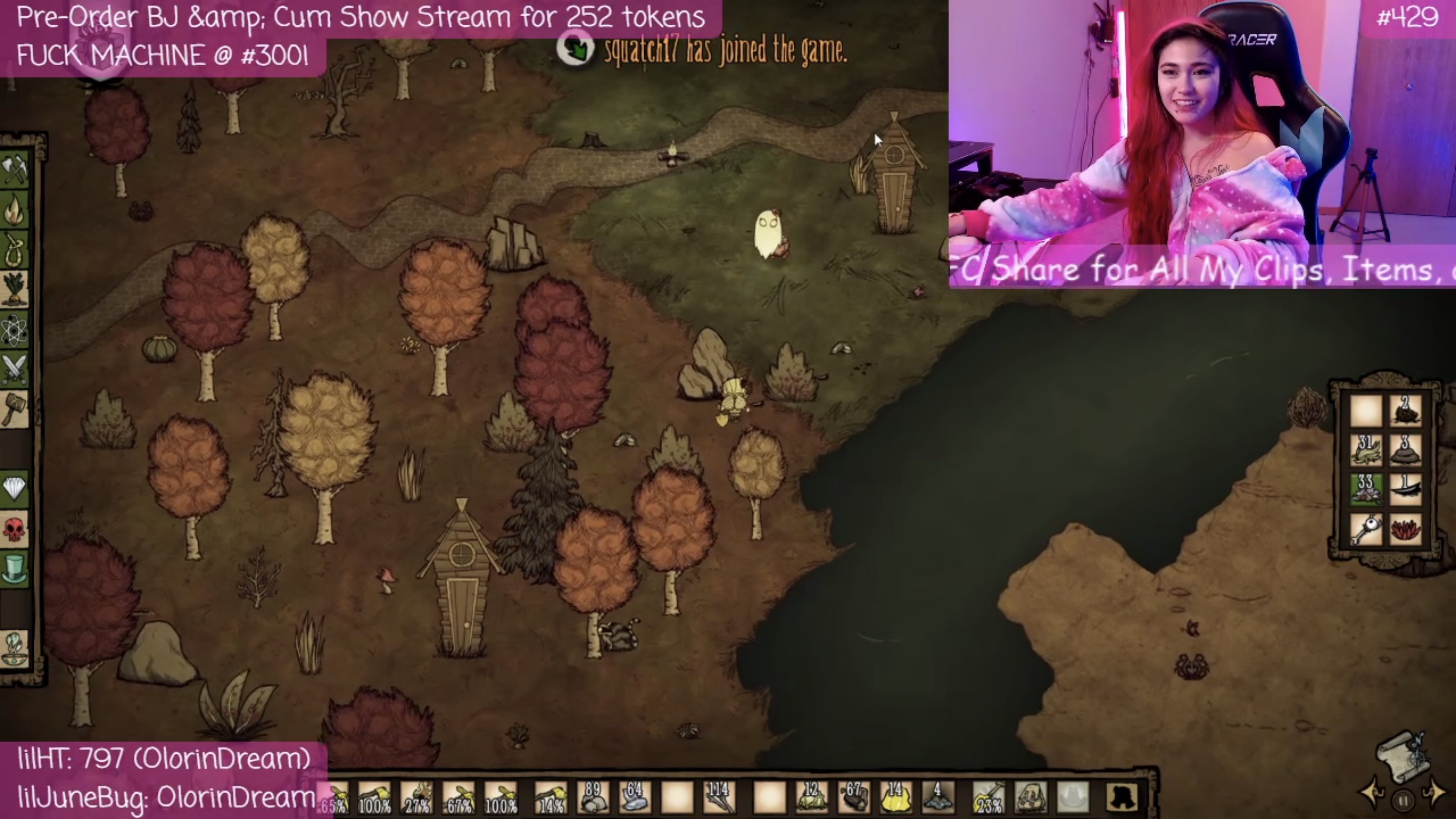Choose the logs stack of 67
This screenshot has width=1456, height=819.
(x=853, y=798)
